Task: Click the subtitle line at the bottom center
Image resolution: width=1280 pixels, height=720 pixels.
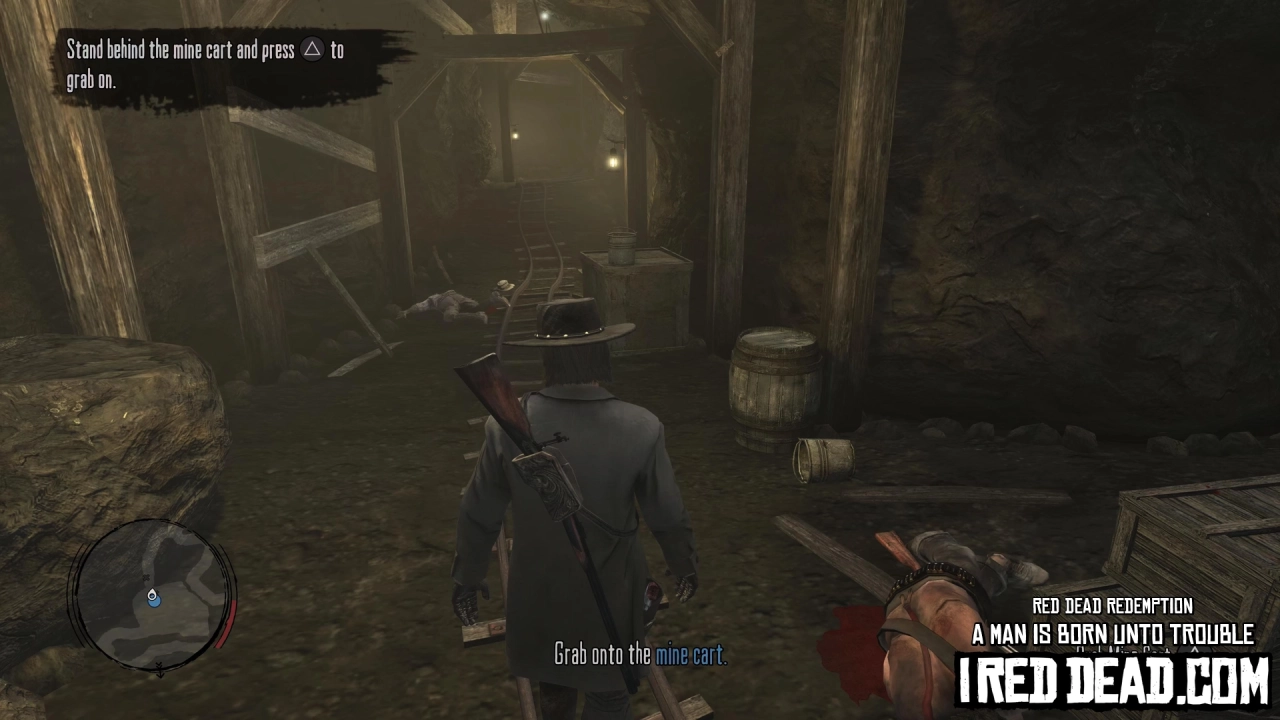Action: tap(640, 656)
